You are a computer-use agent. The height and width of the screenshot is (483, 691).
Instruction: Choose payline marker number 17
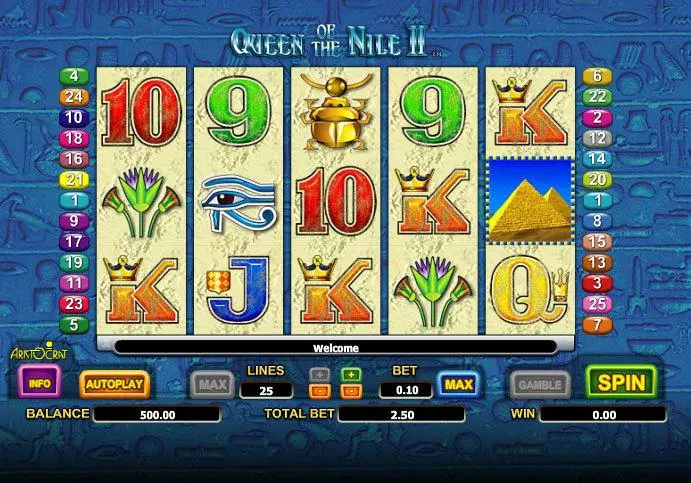click(x=75, y=241)
